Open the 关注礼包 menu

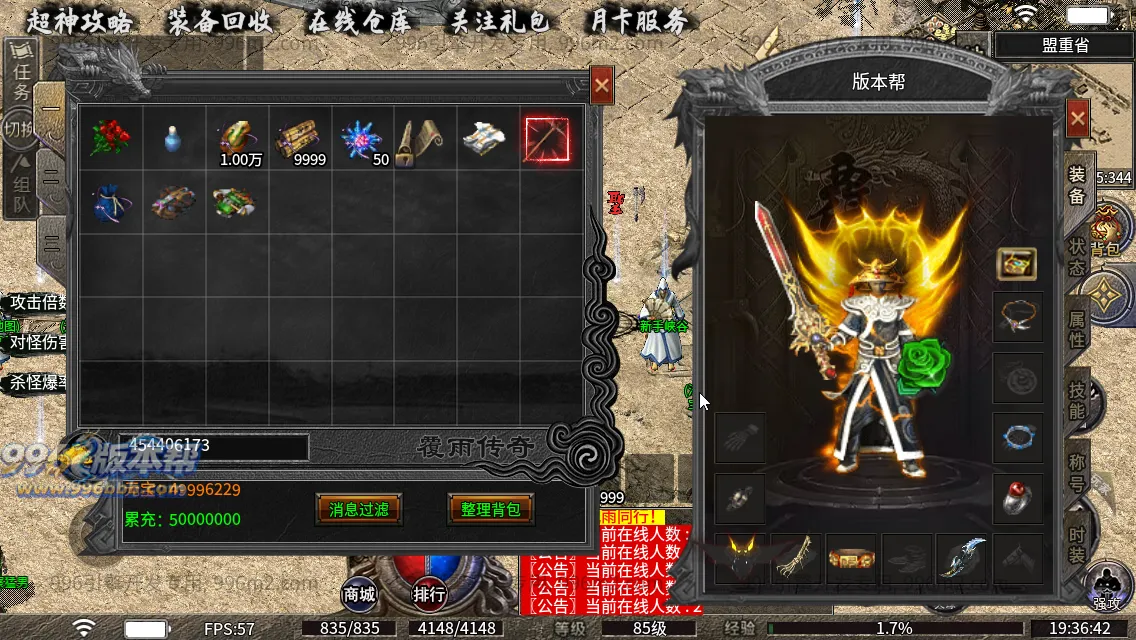[x=500, y=21]
